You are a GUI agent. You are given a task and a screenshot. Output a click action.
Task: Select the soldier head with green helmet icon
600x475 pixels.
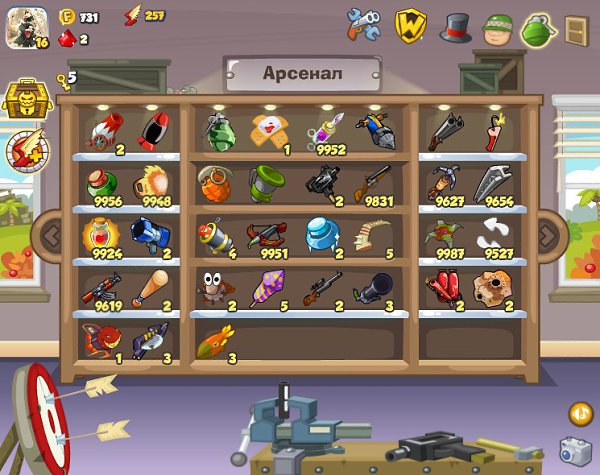click(498, 27)
